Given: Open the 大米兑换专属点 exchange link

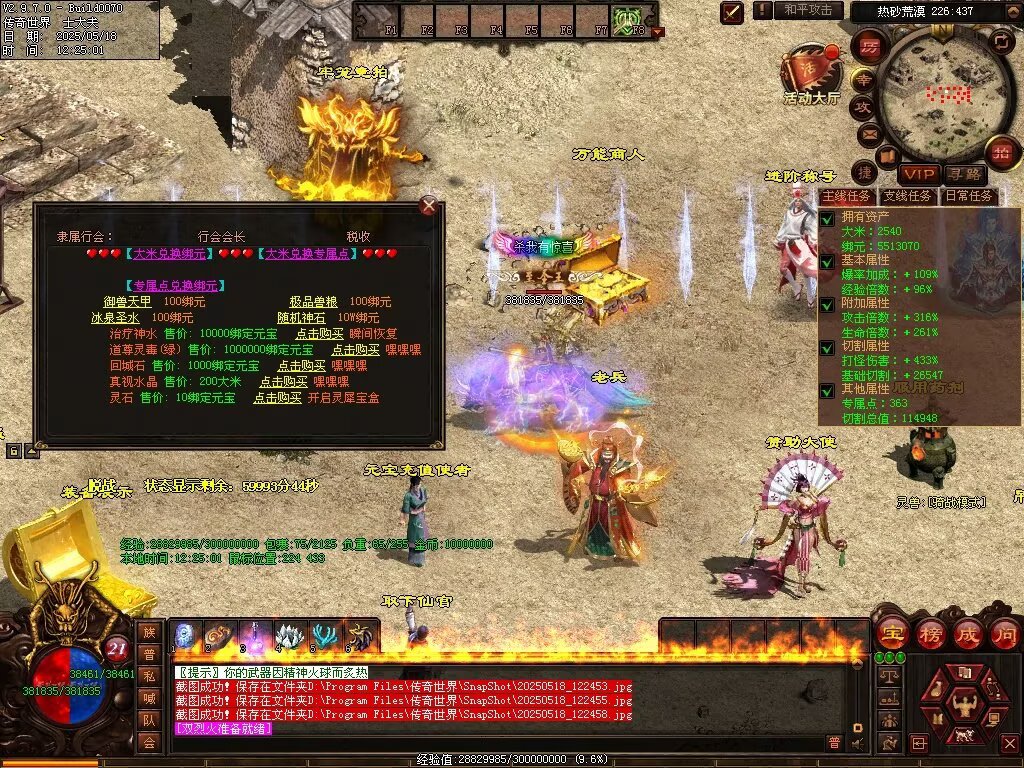Looking at the screenshot, I should 309,254.
